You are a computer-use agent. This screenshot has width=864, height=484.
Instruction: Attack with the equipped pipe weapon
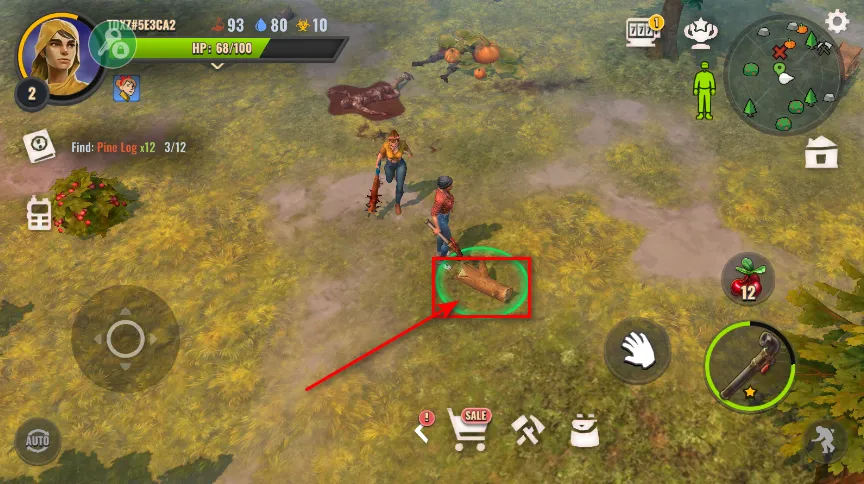pos(749,366)
